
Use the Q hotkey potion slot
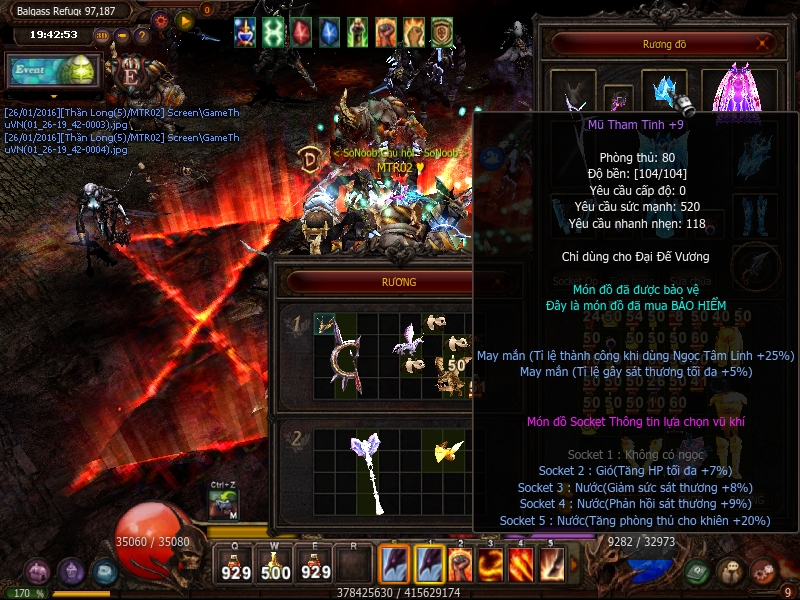tap(235, 566)
